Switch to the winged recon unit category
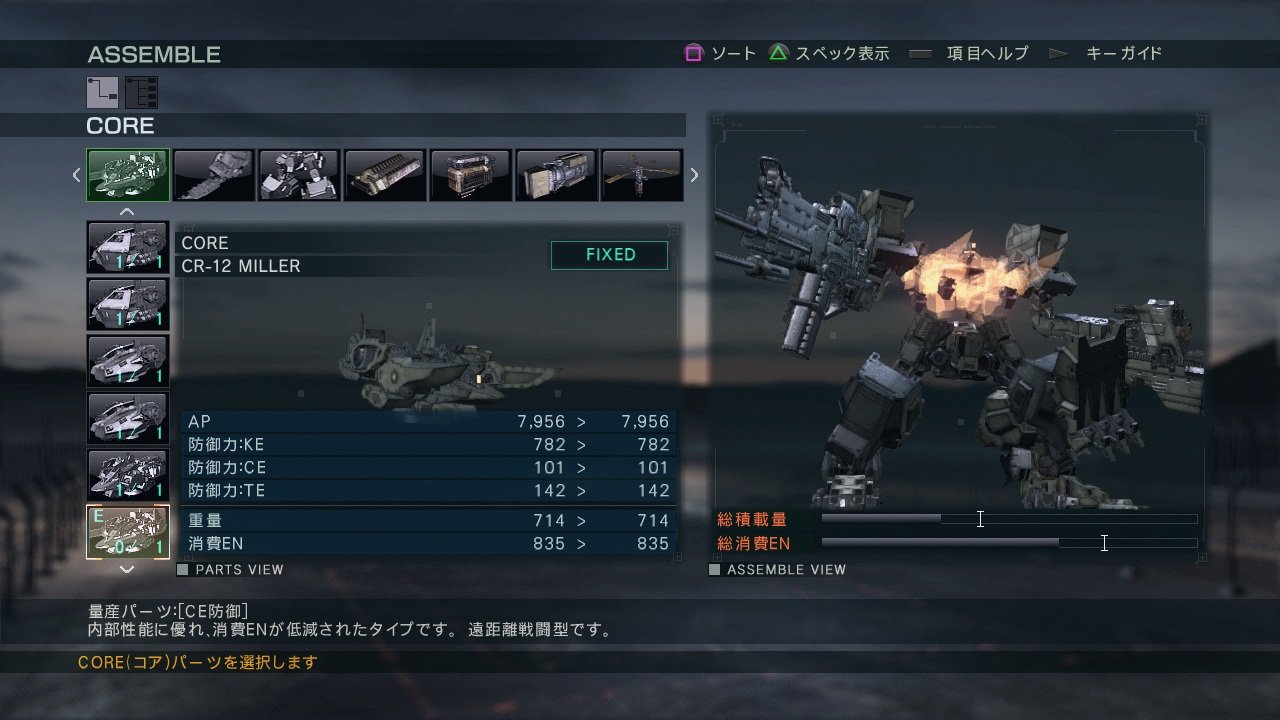 [641, 175]
